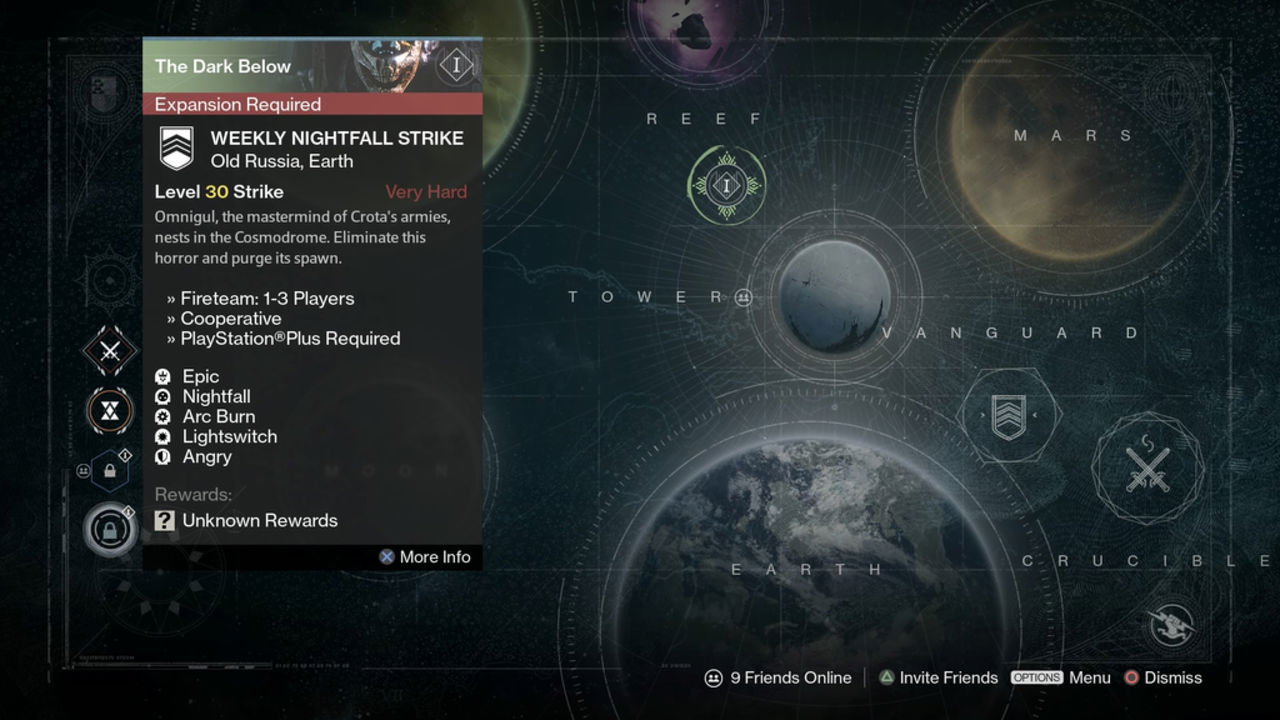Click the Angry modifier icon
The width and height of the screenshot is (1280, 720).
[x=163, y=457]
